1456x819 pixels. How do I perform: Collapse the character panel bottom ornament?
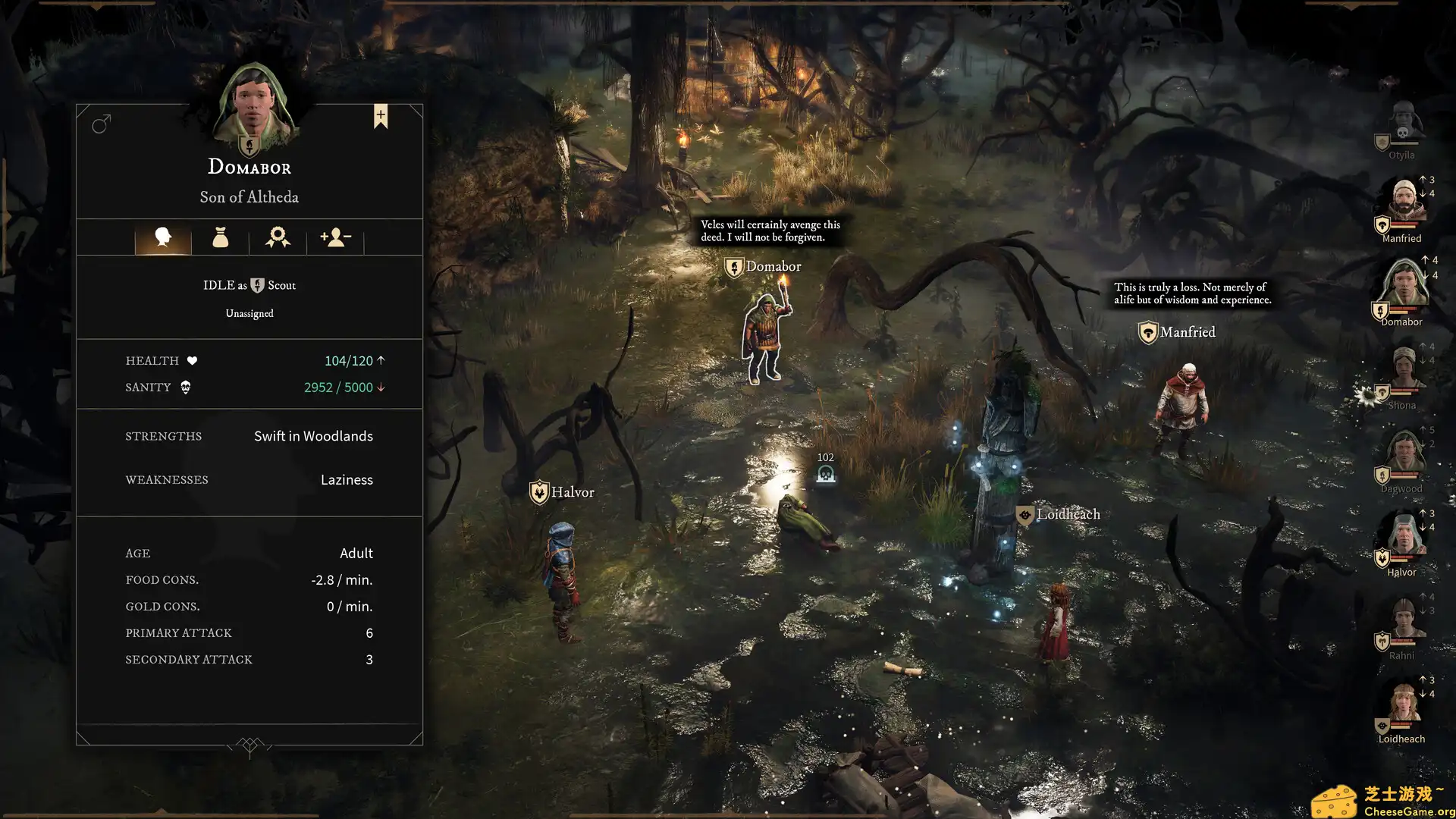point(249,746)
